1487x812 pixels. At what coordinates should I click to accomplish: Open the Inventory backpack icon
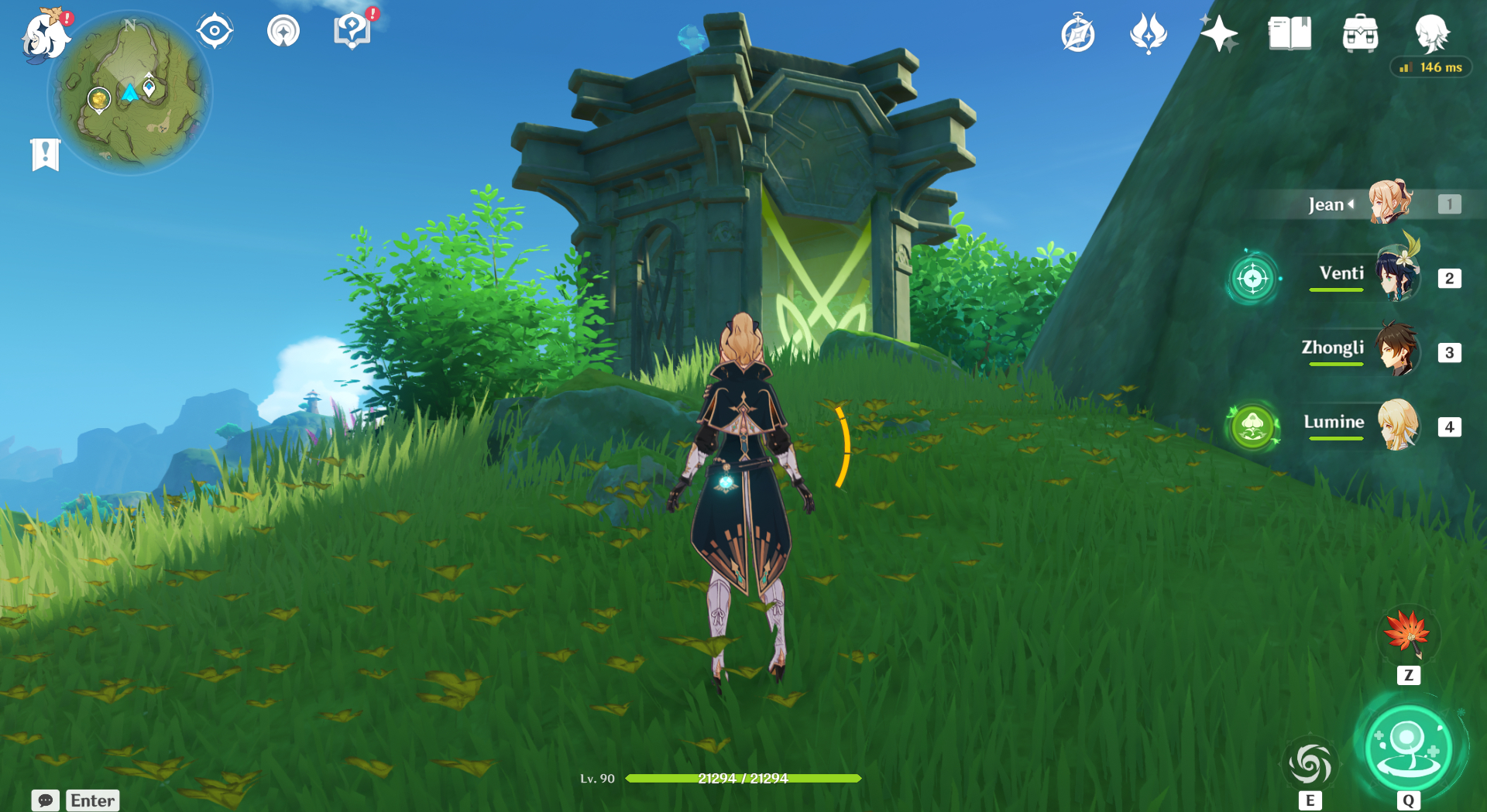click(1361, 33)
